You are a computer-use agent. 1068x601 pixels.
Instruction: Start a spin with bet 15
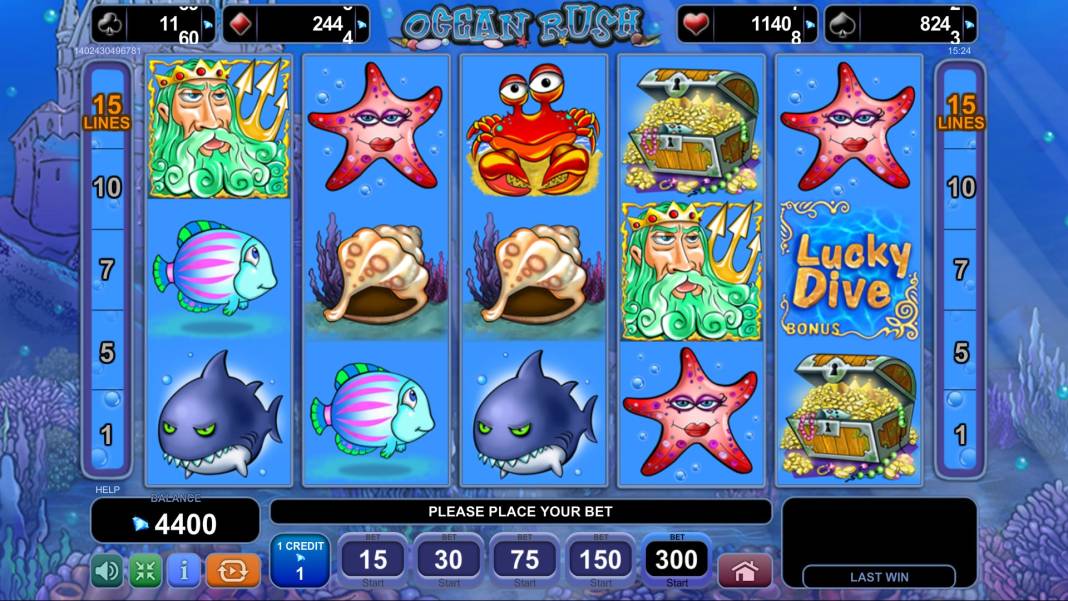[373, 561]
